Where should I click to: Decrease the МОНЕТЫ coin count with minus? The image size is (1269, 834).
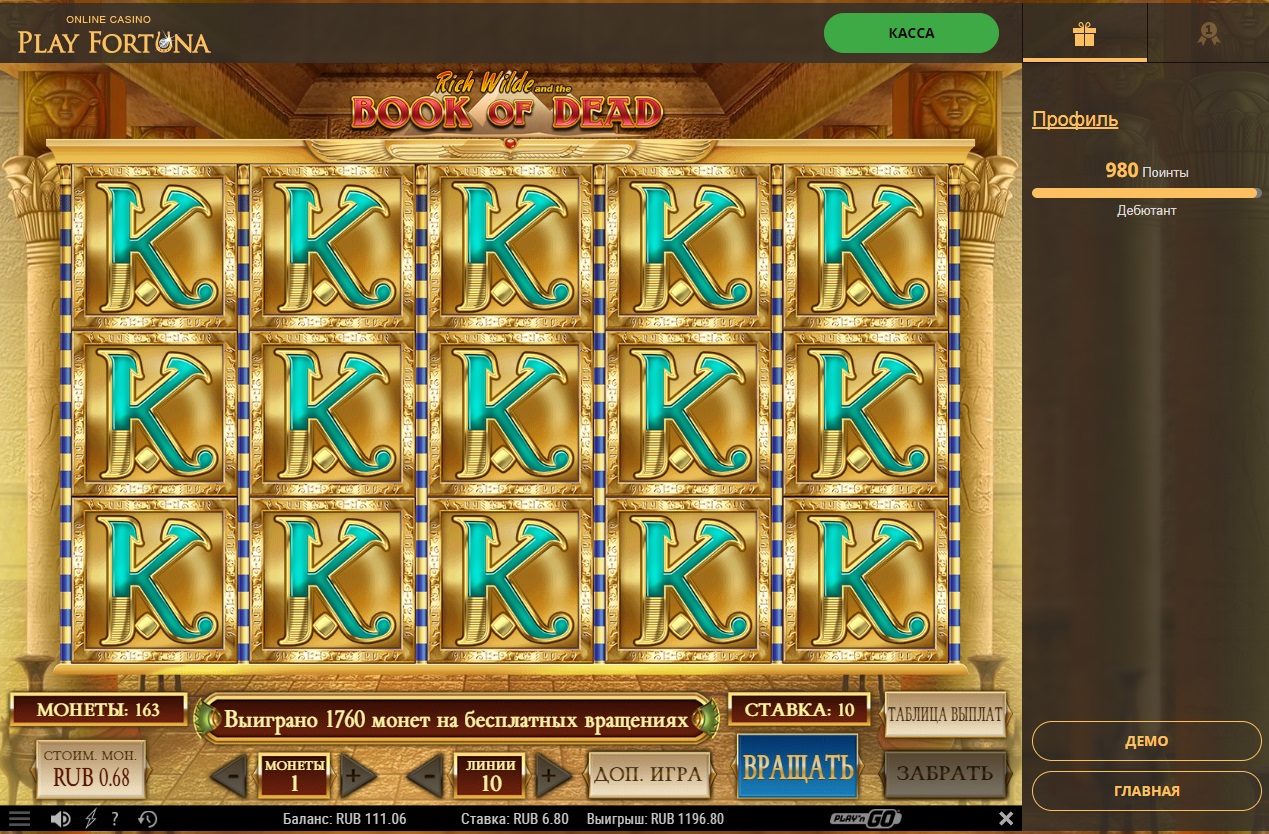click(x=231, y=774)
